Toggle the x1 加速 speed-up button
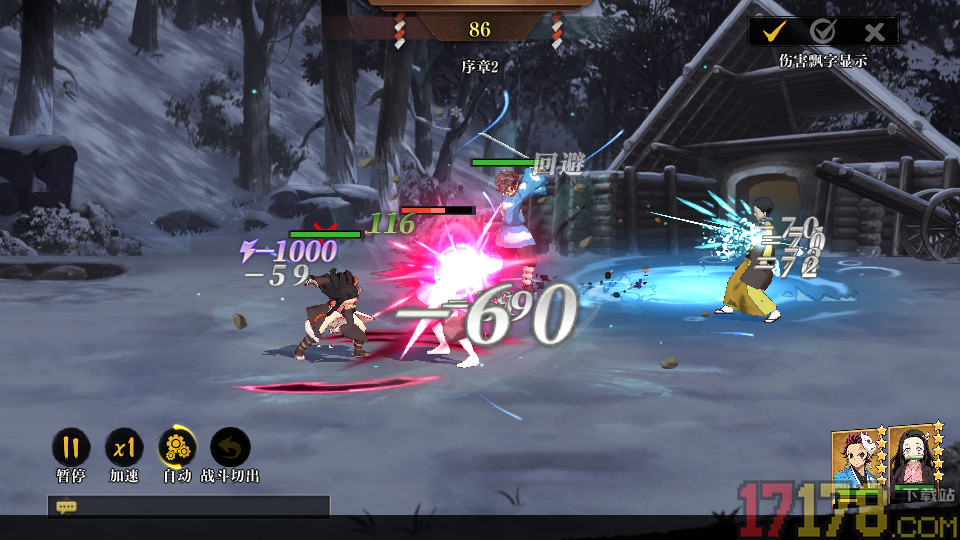 (x=124, y=448)
